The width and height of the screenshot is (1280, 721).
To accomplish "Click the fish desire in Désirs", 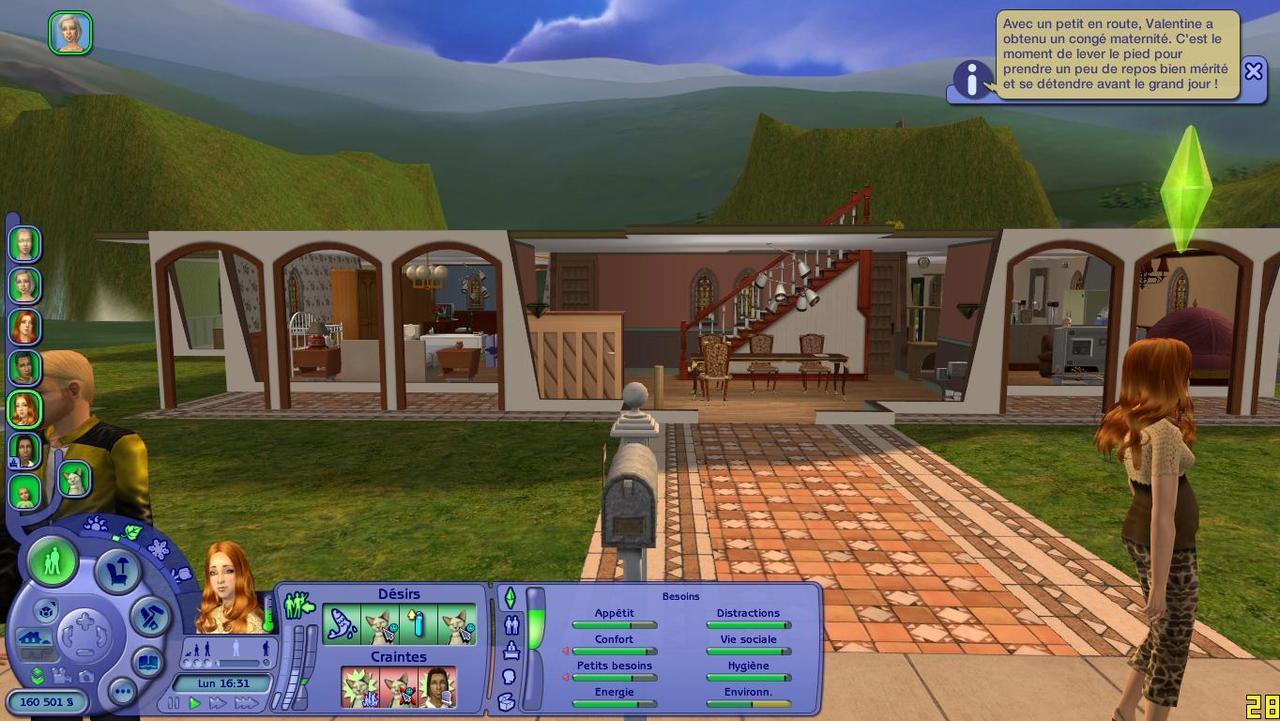I will [x=342, y=625].
